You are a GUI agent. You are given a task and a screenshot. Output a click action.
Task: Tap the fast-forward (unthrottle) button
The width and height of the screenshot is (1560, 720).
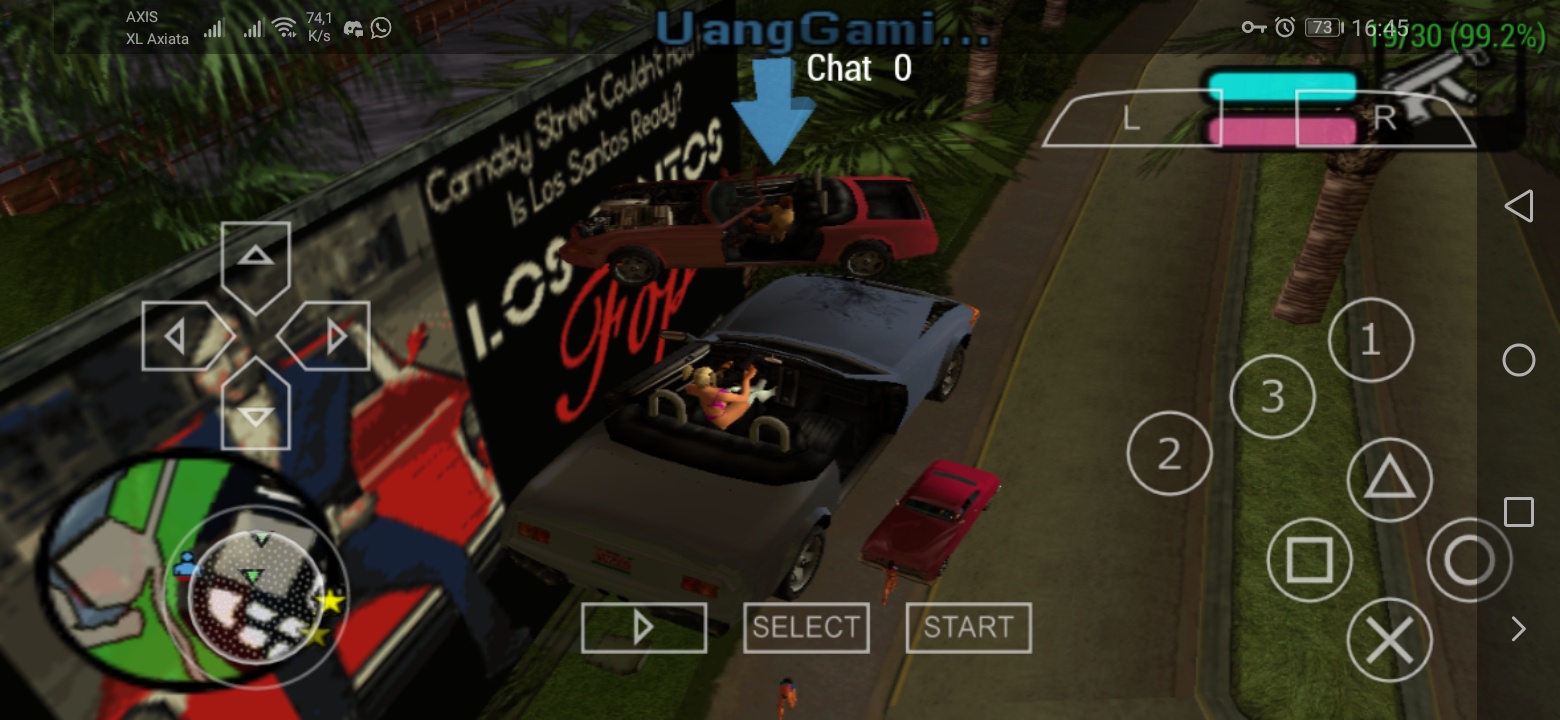click(x=643, y=627)
